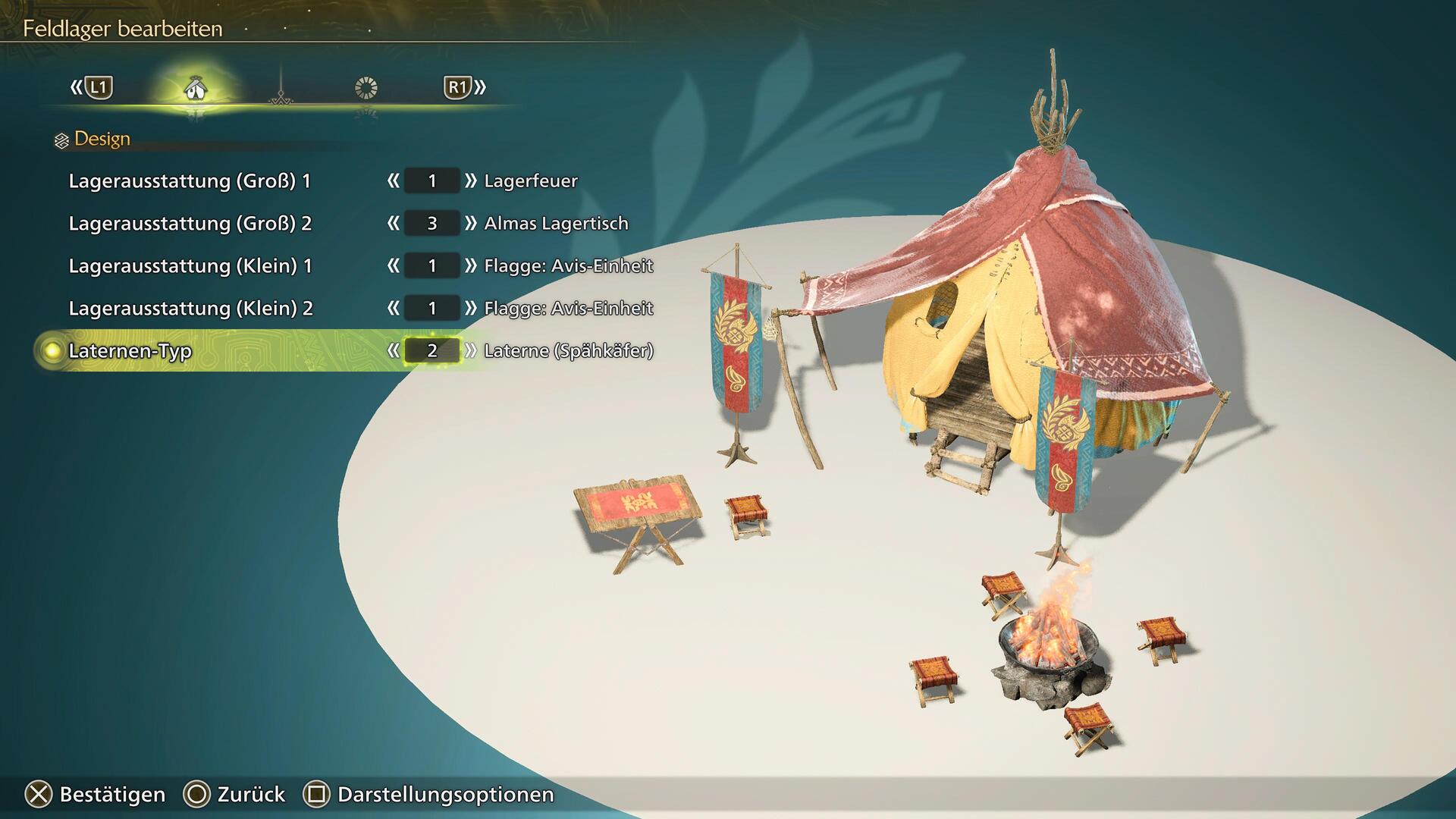The width and height of the screenshot is (1456, 819).
Task: Open Darstellungsoptionen
Action: [429, 795]
